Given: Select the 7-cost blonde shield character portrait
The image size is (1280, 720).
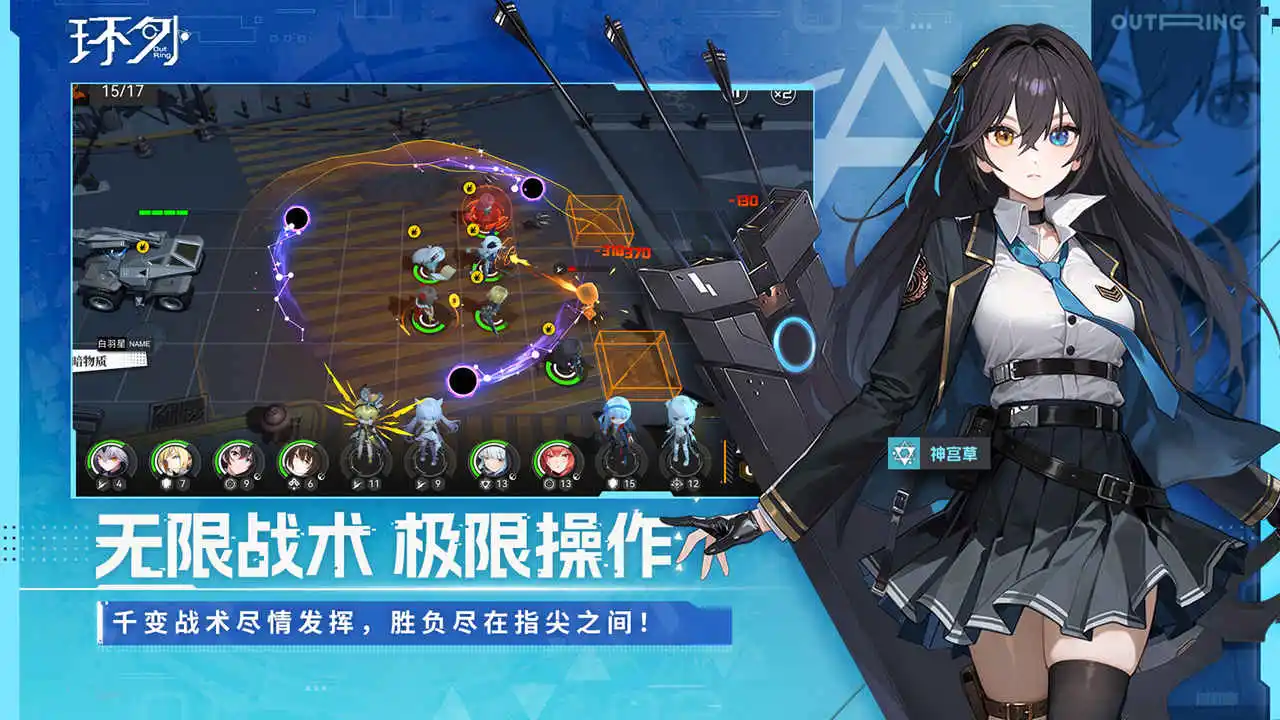Looking at the screenshot, I should point(170,460).
